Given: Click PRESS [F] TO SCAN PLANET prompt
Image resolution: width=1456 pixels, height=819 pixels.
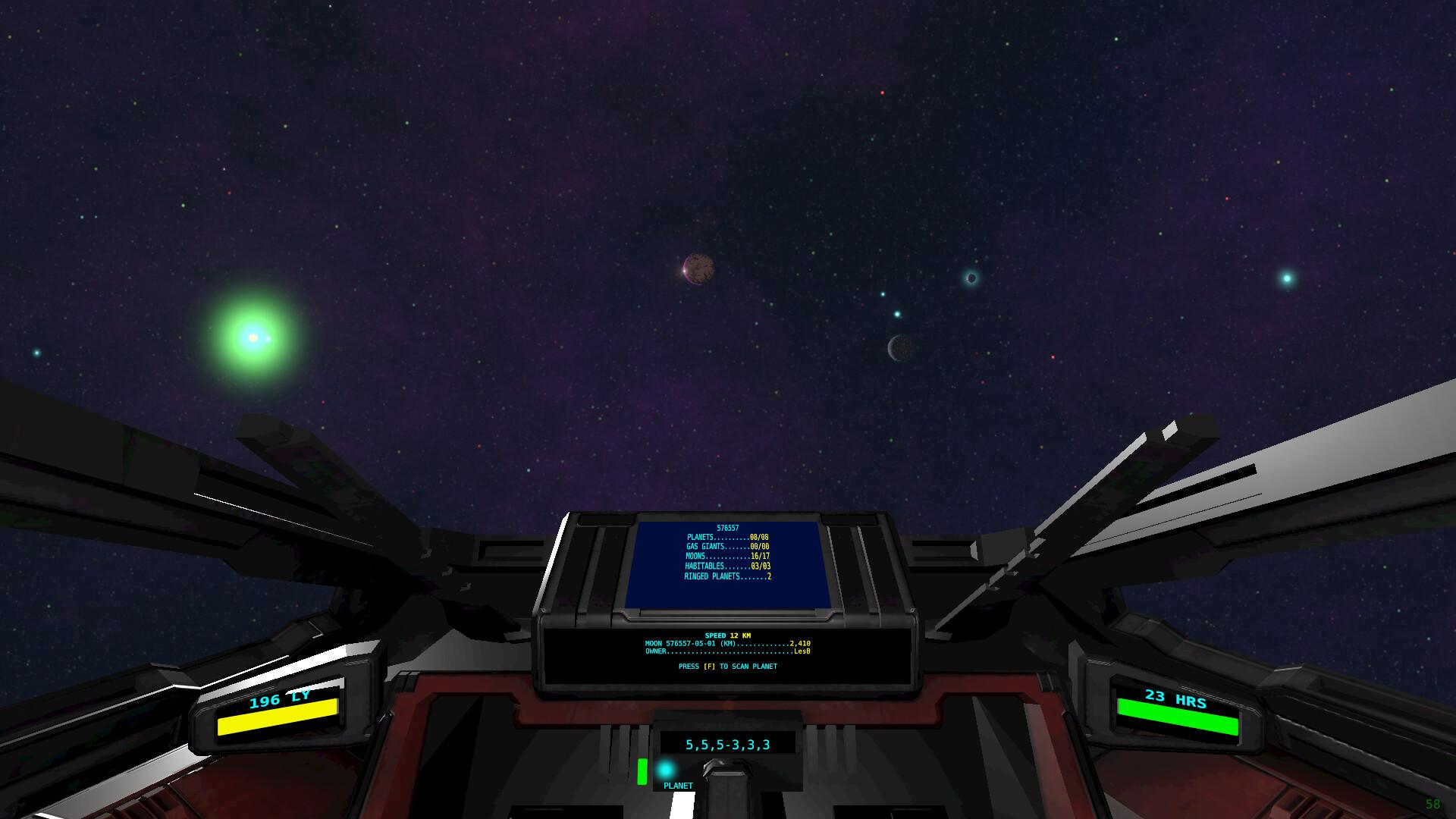Looking at the screenshot, I should [x=730, y=667].
